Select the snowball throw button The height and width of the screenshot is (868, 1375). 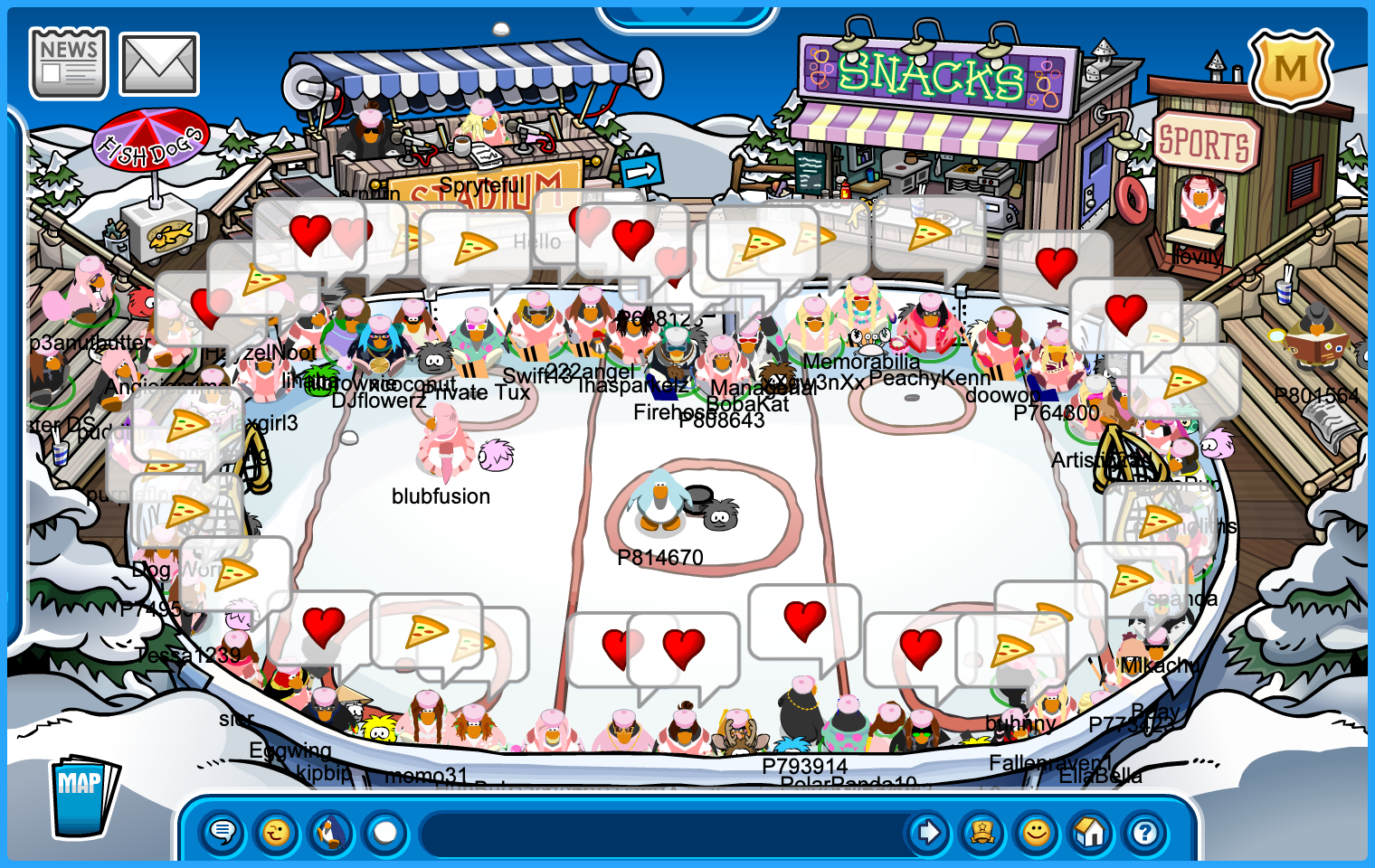[x=385, y=832]
